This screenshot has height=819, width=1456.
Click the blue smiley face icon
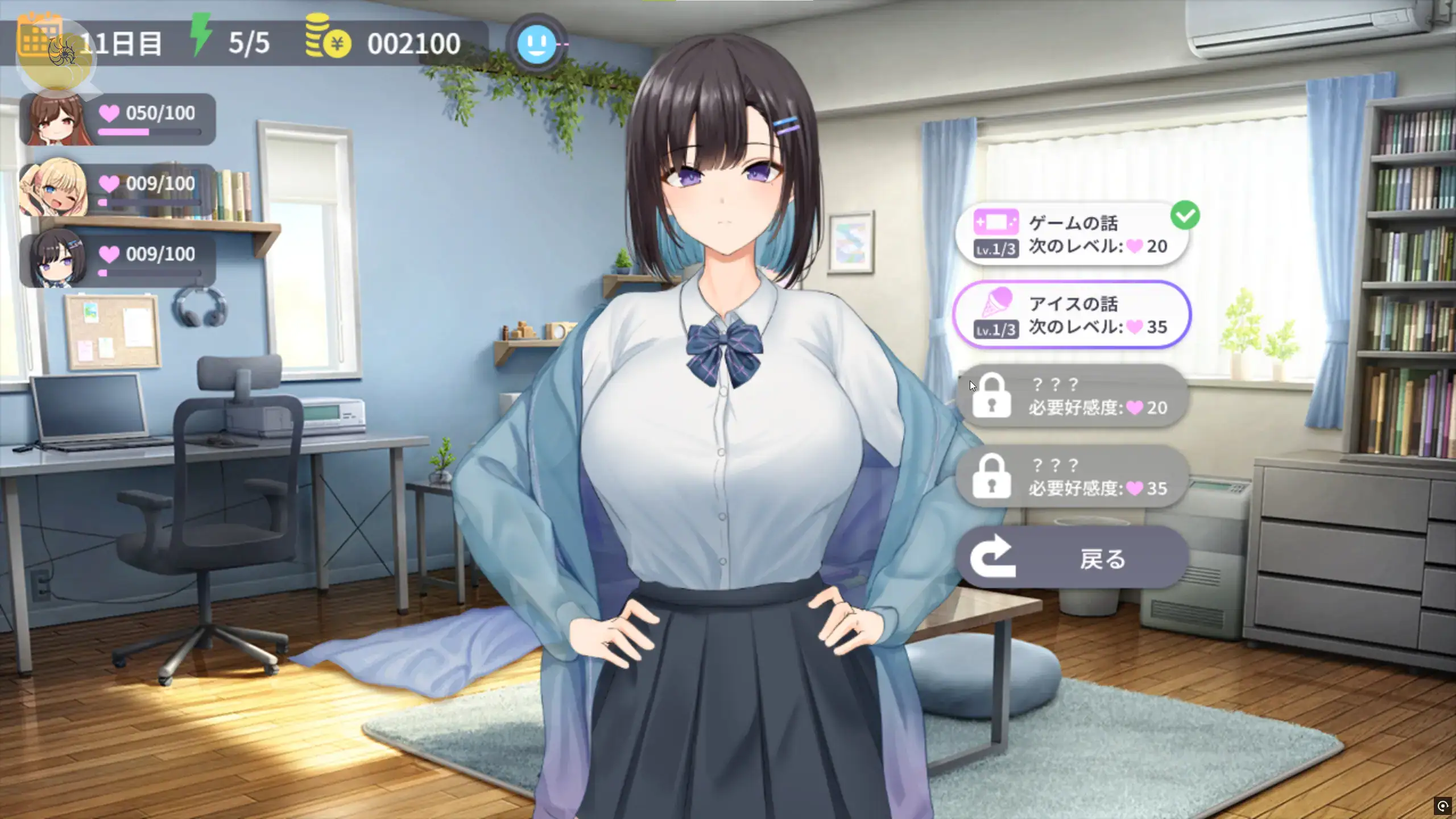536,44
